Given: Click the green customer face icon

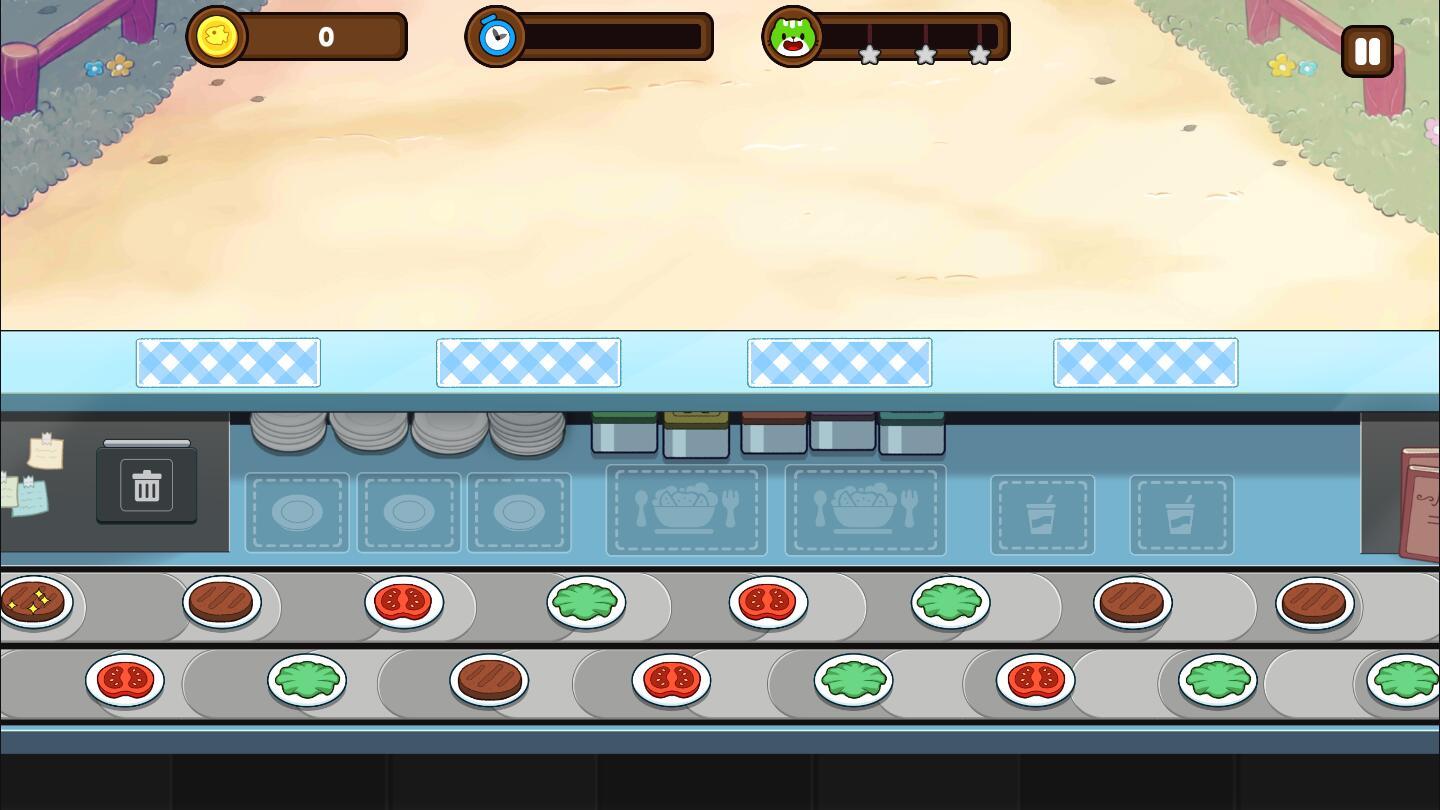Looking at the screenshot, I should [793, 38].
